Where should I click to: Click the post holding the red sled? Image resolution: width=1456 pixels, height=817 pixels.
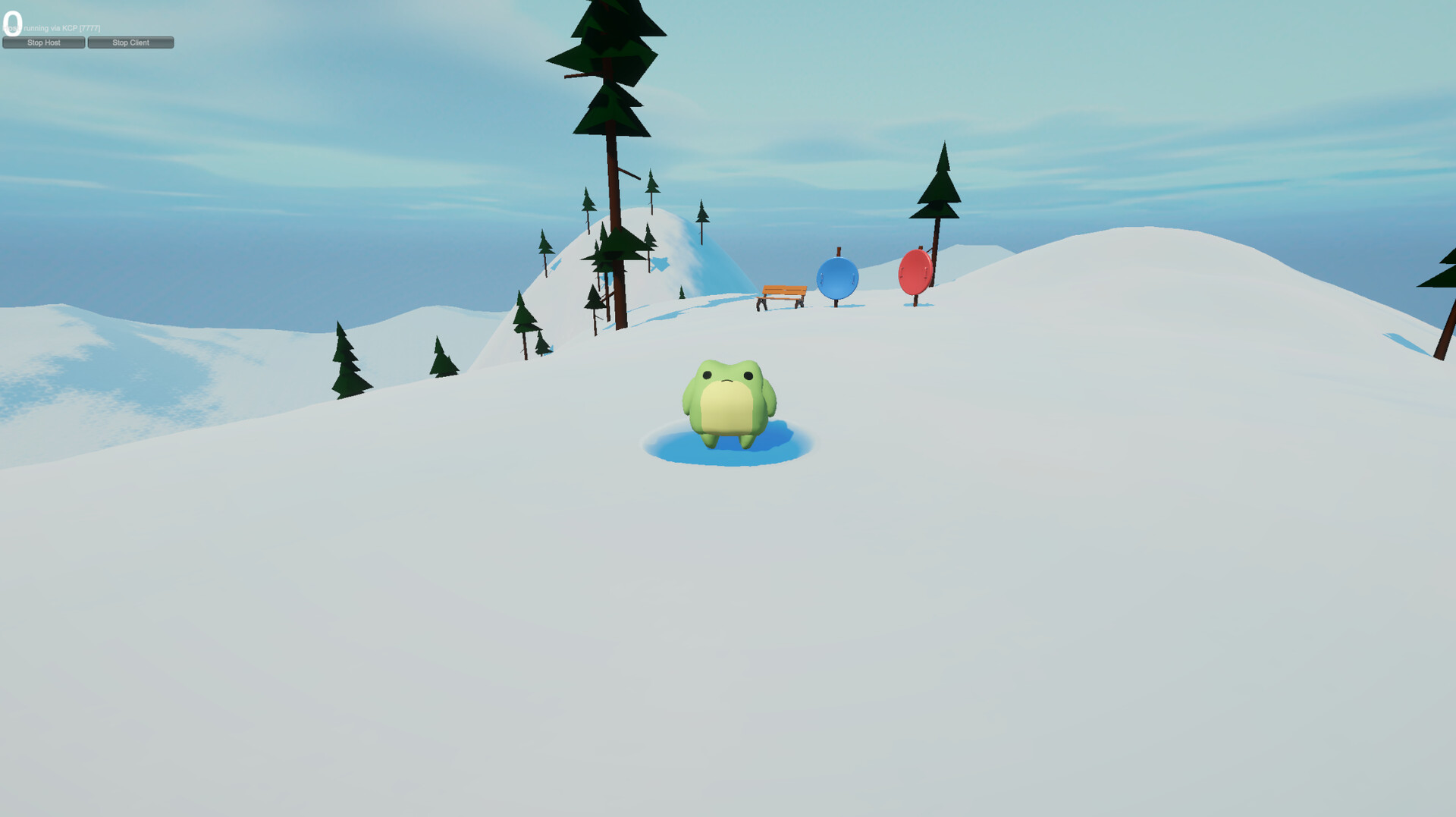pyautogui.click(x=915, y=302)
